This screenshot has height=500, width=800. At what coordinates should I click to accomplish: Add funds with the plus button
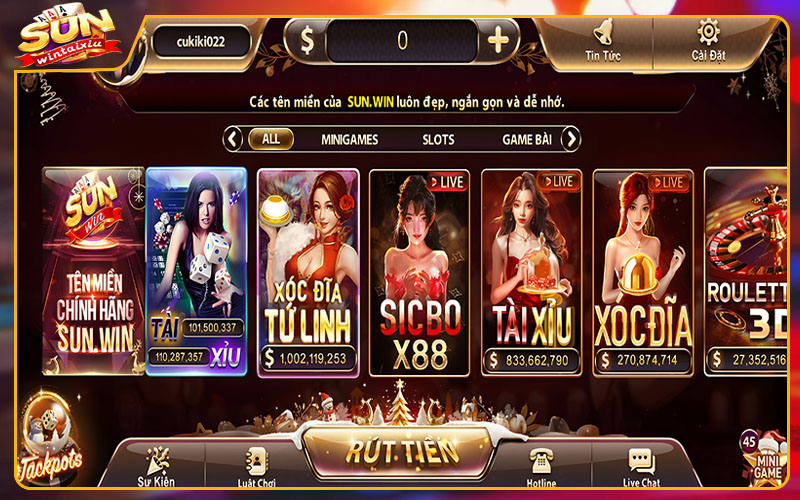coord(498,41)
